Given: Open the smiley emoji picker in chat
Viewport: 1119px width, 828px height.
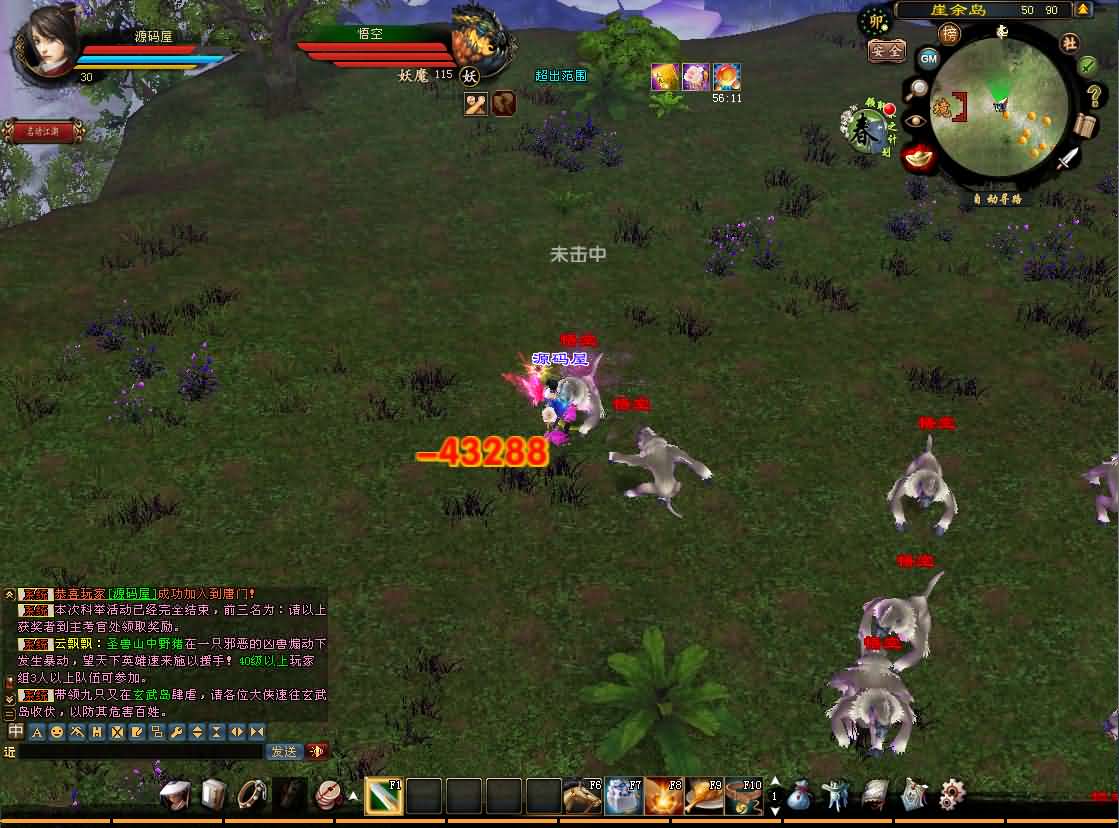Looking at the screenshot, I should tap(57, 732).
